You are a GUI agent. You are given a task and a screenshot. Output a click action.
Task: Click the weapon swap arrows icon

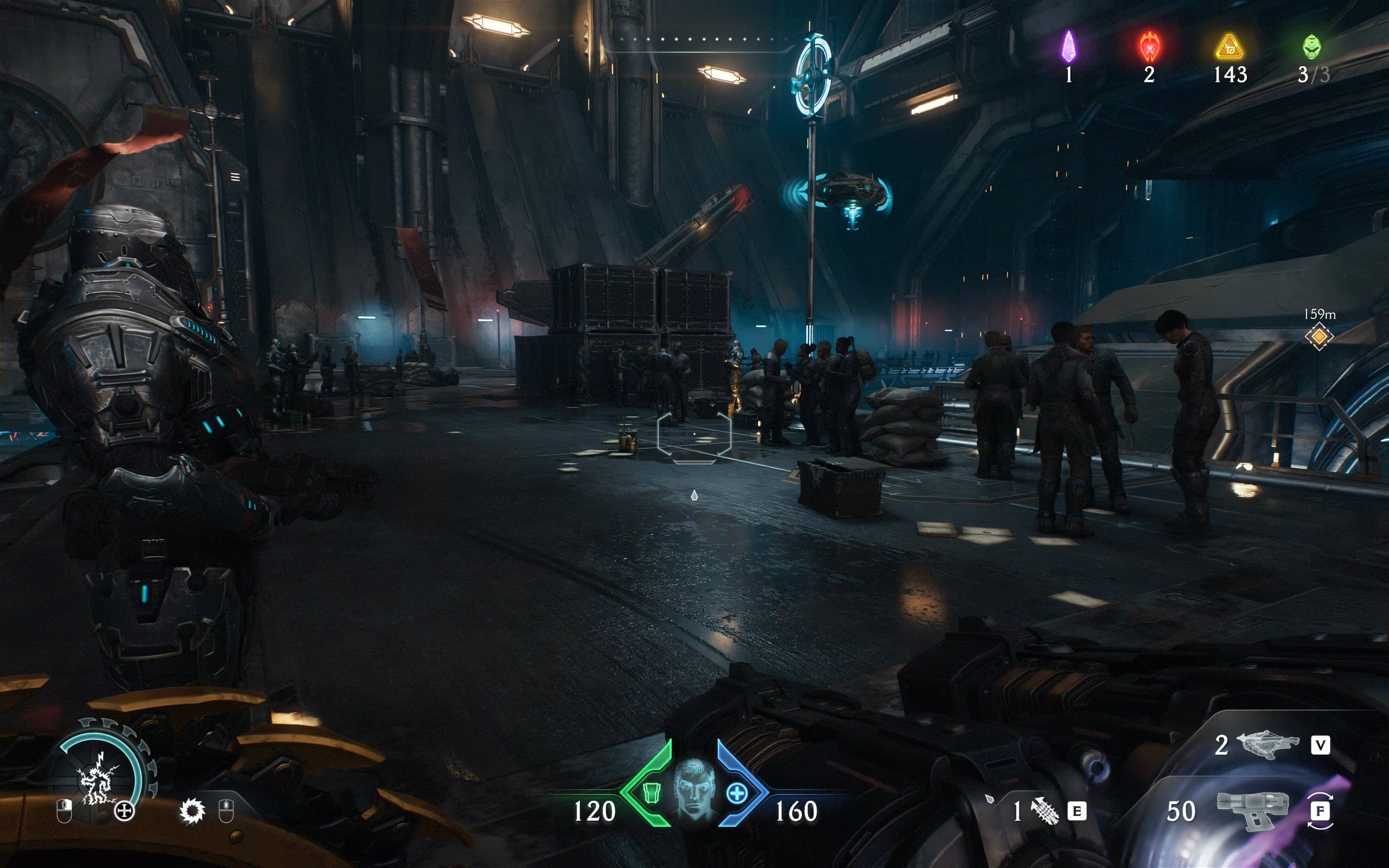tap(1320, 810)
